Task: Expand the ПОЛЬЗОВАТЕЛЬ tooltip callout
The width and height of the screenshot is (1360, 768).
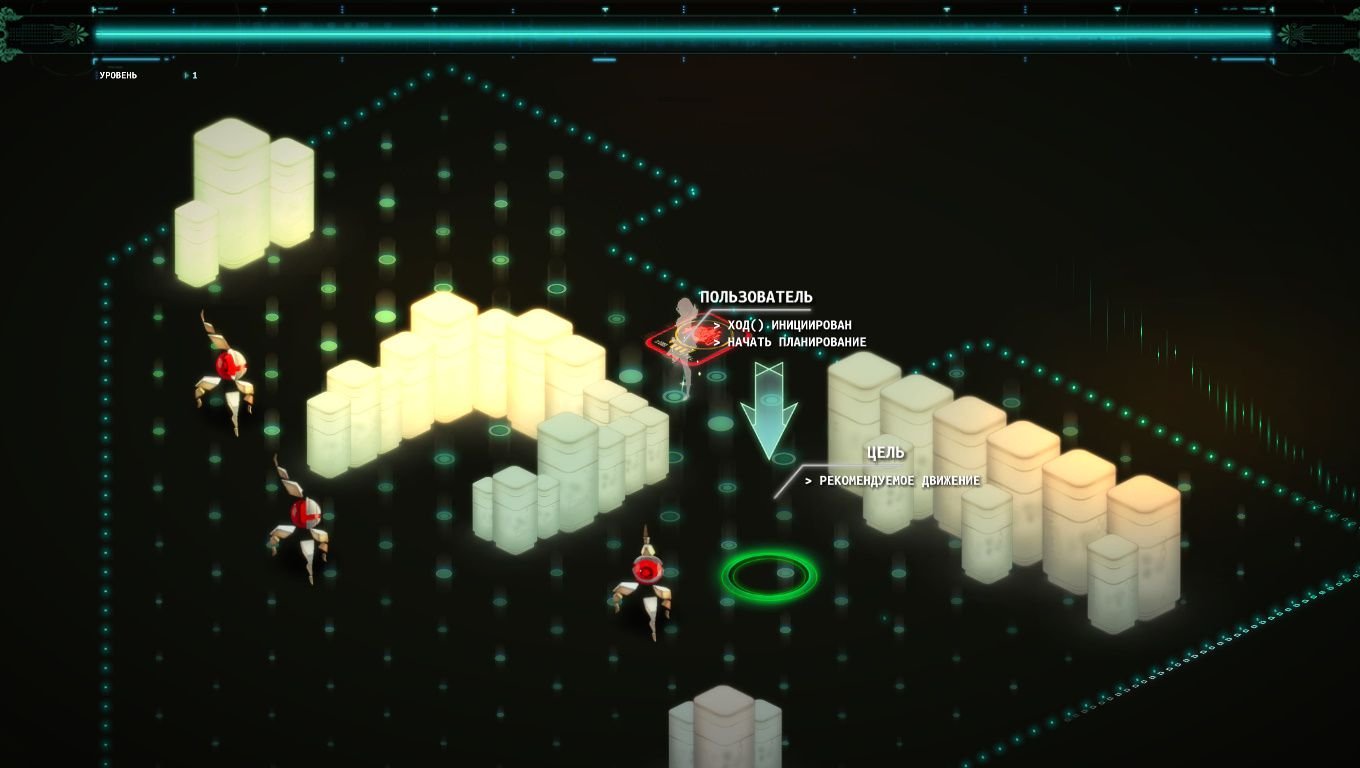Action: tap(757, 297)
